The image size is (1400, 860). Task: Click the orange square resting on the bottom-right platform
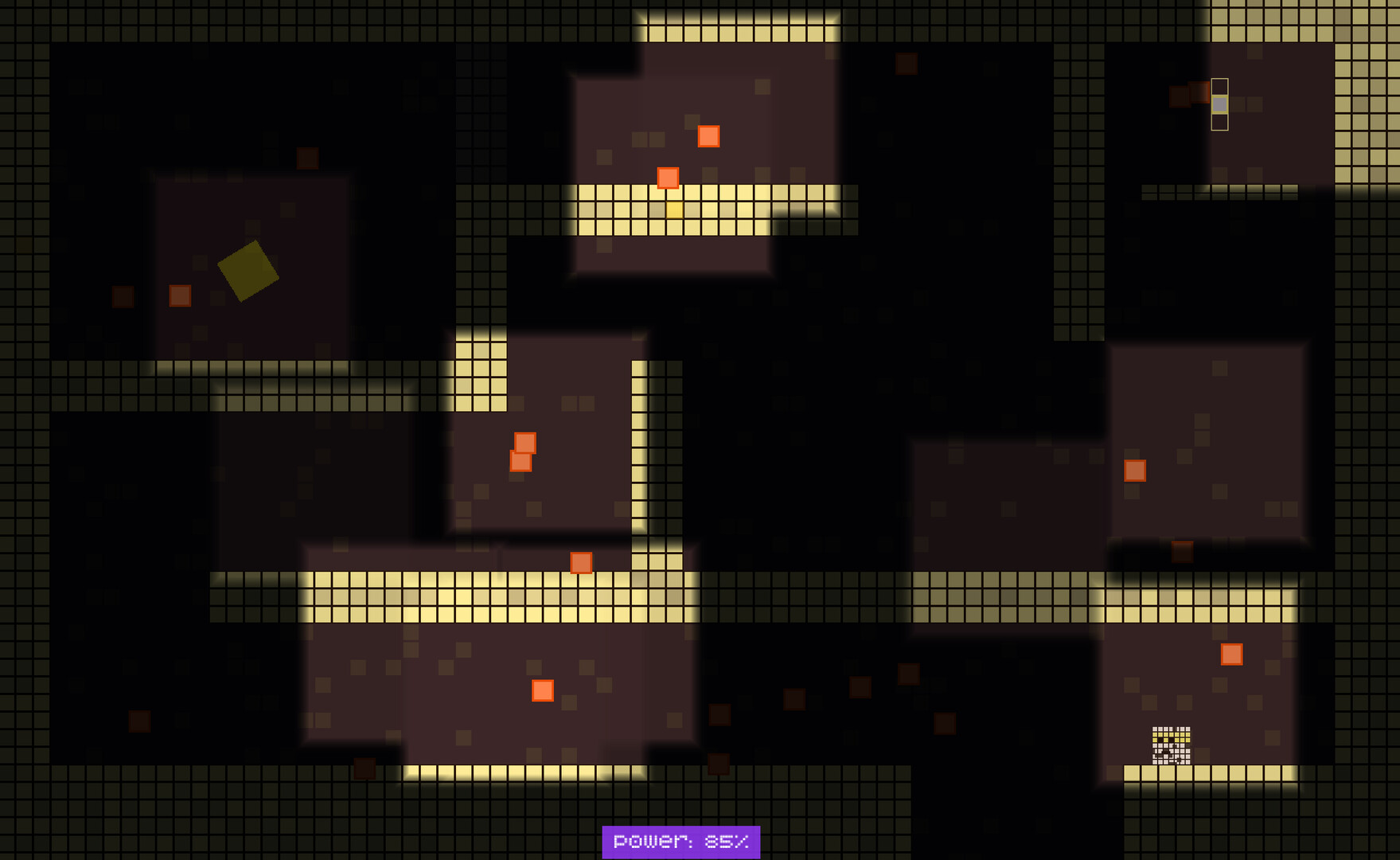tap(1232, 655)
